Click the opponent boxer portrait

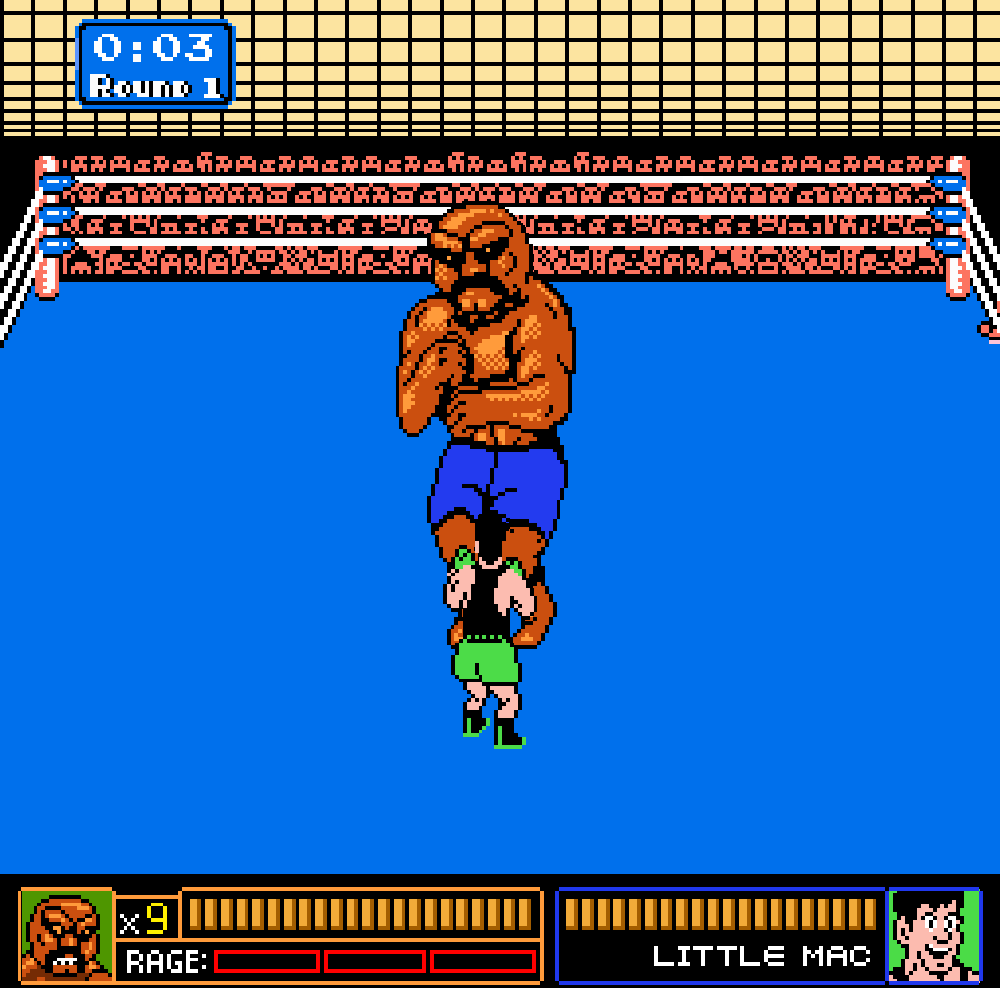click(66, 935)
